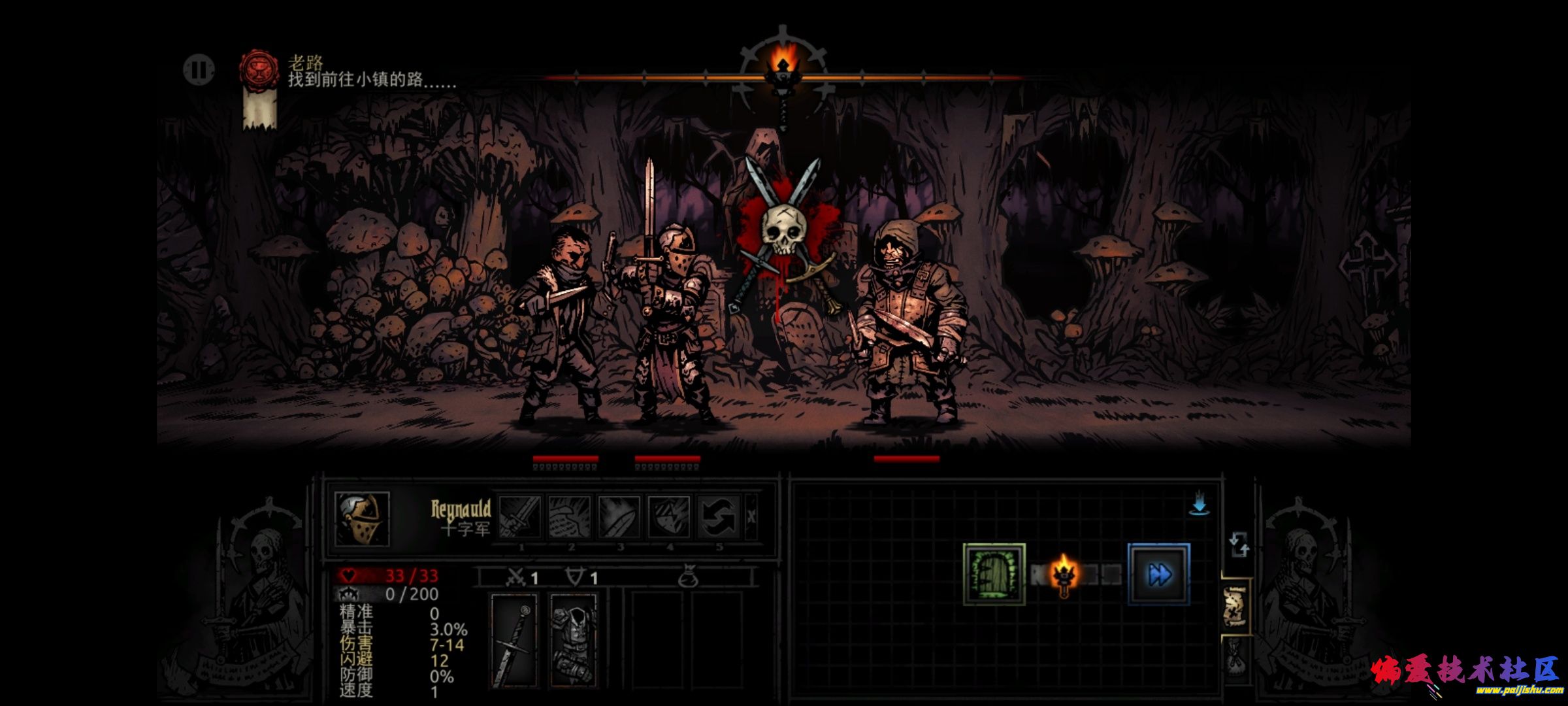Click the torch light meter at top
The image size is (1568, 706).
tap(783, 65)
